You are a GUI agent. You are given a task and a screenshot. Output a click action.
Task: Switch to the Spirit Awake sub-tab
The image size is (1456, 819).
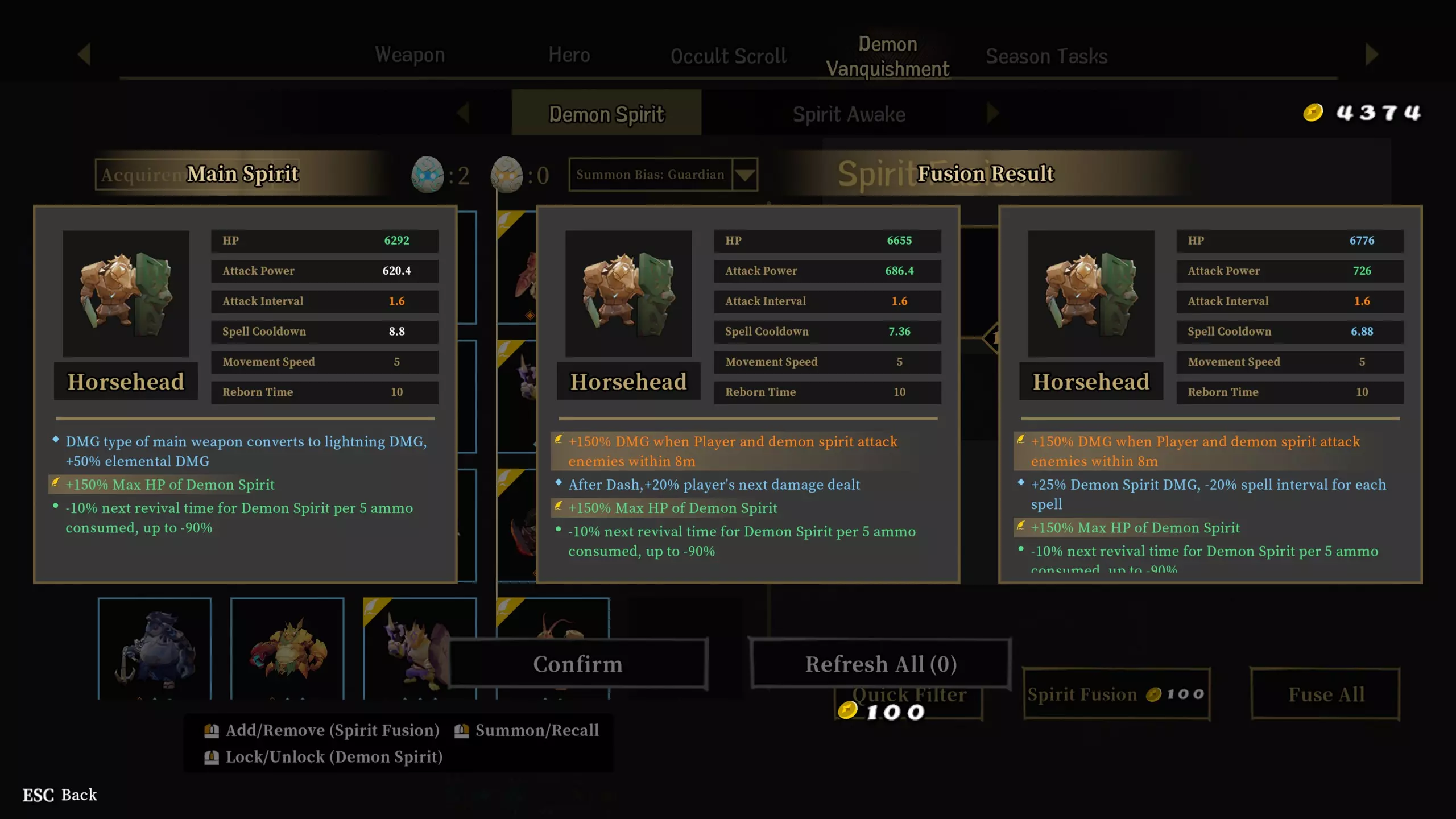pos(849,114)
